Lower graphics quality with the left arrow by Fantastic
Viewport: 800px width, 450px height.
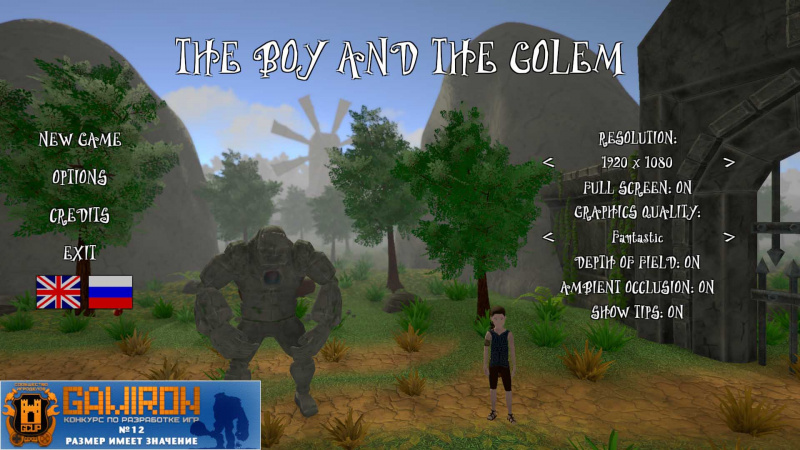click(548, 237)
